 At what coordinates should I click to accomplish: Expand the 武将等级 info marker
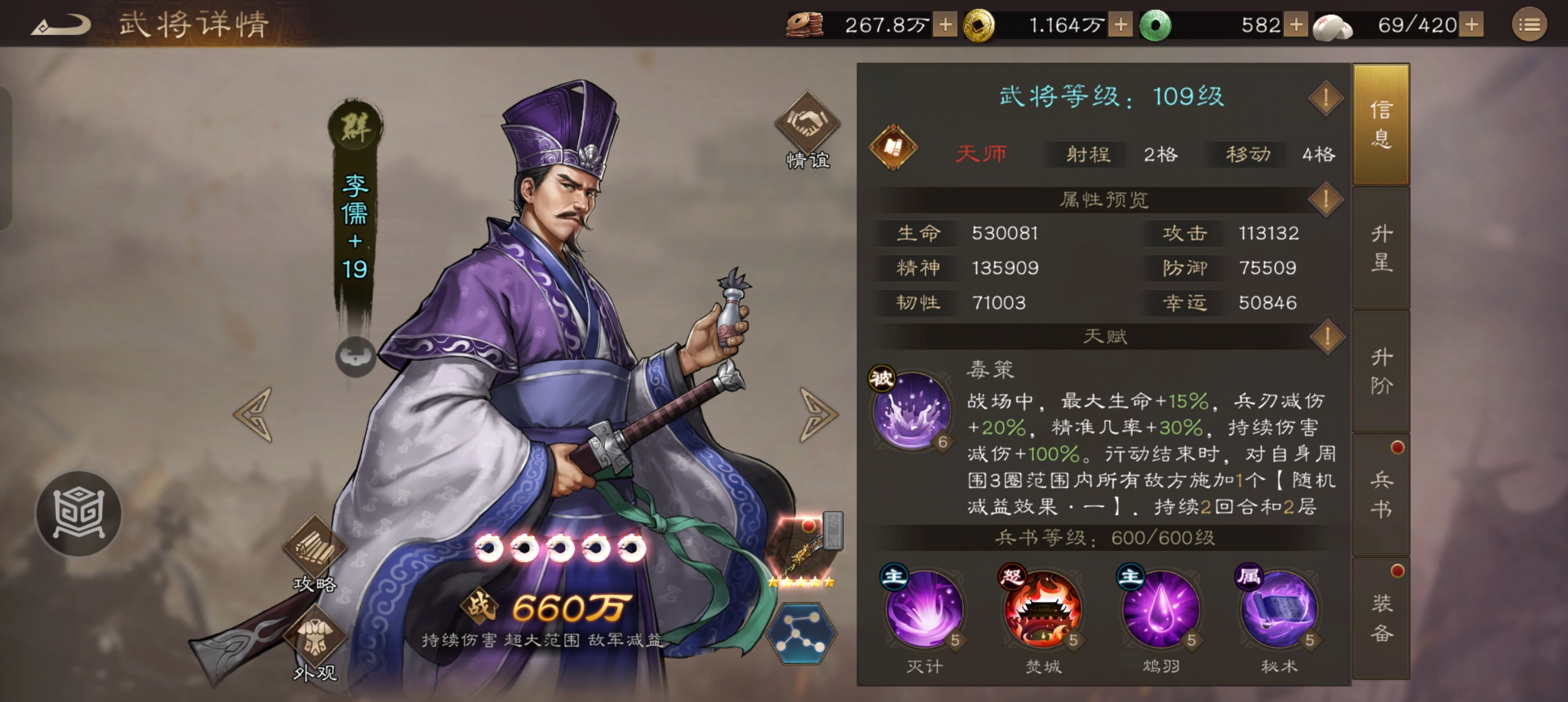(1326, 96)
